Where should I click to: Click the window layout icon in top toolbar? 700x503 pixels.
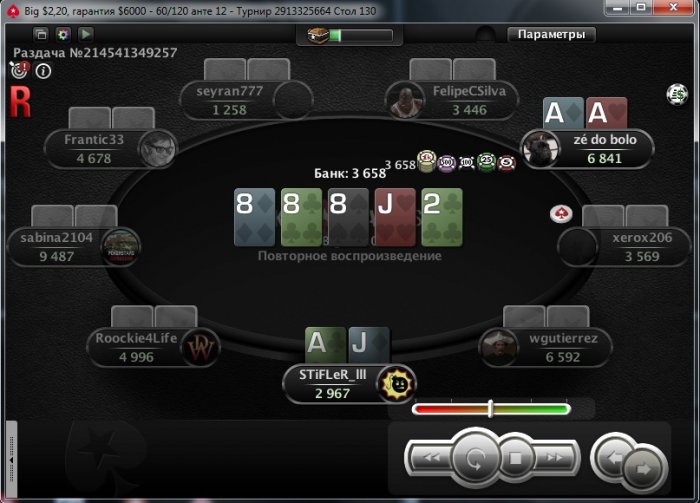point(42,34)
